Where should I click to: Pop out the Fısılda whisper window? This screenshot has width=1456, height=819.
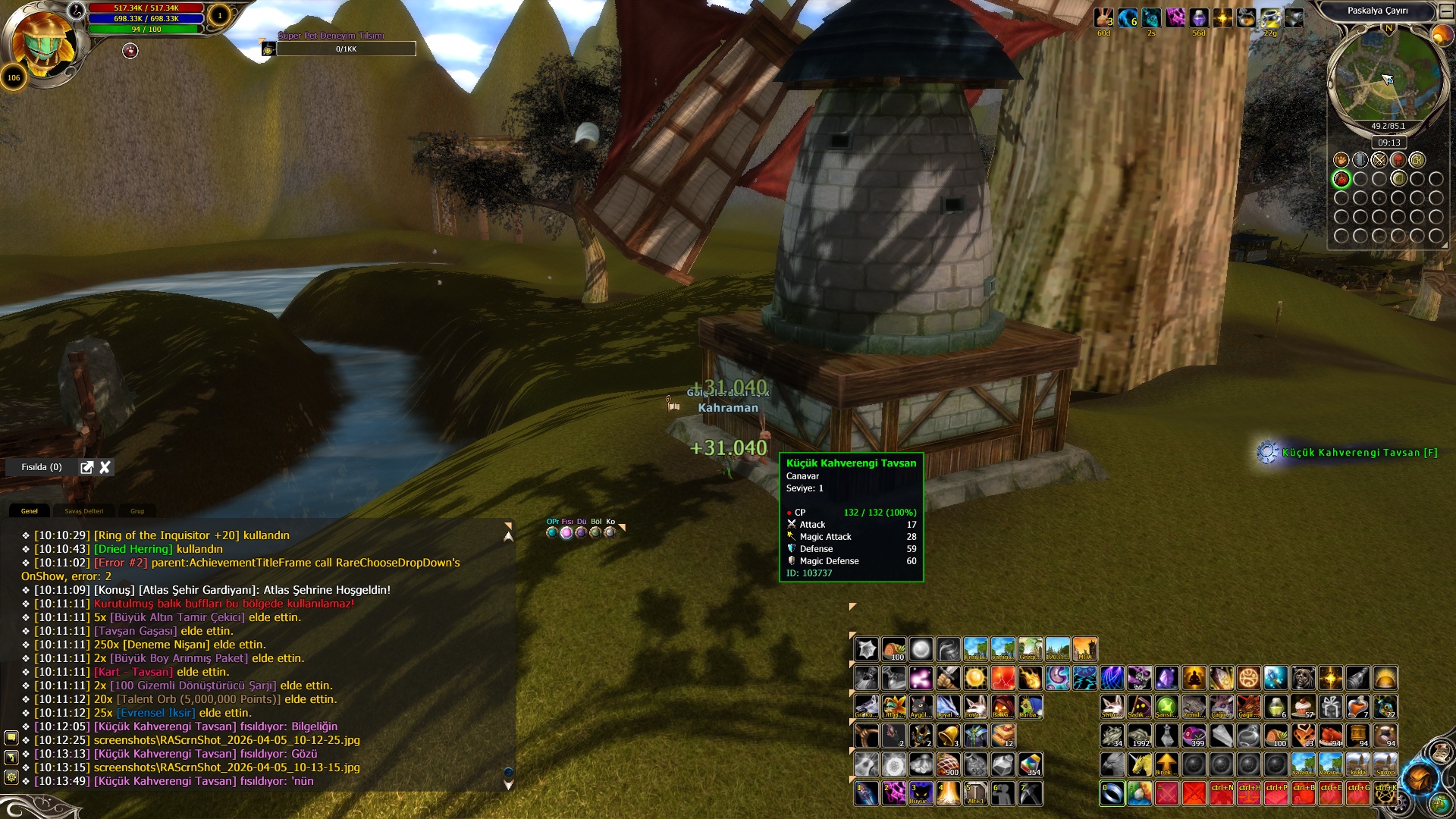[x=87, y=467]
